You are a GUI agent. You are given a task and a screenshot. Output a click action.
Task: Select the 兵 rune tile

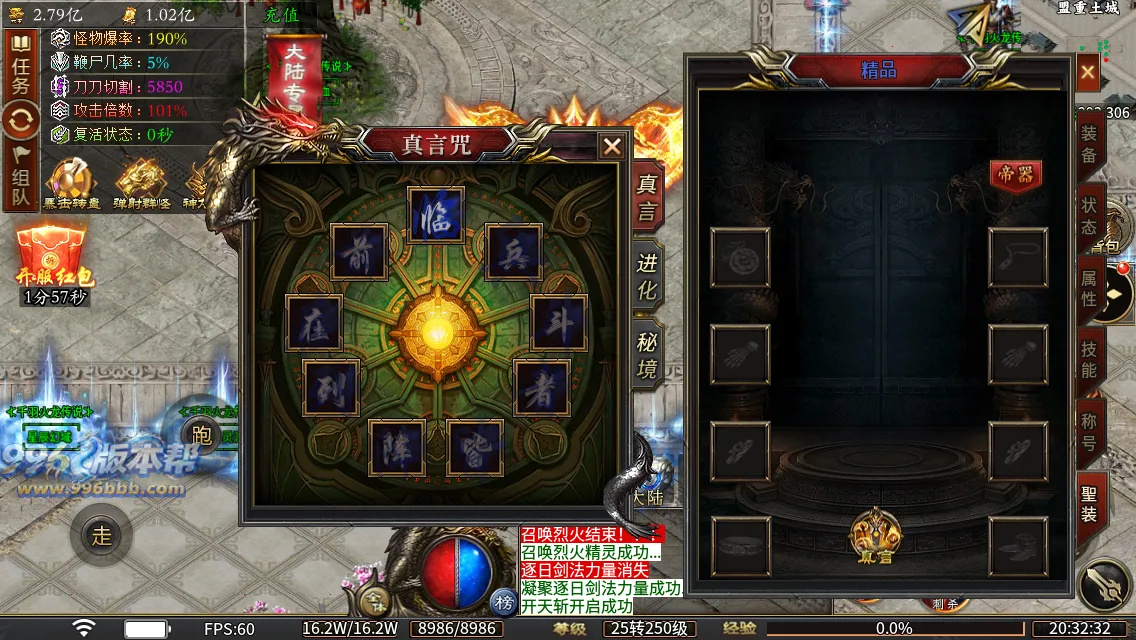pos(513,251)
